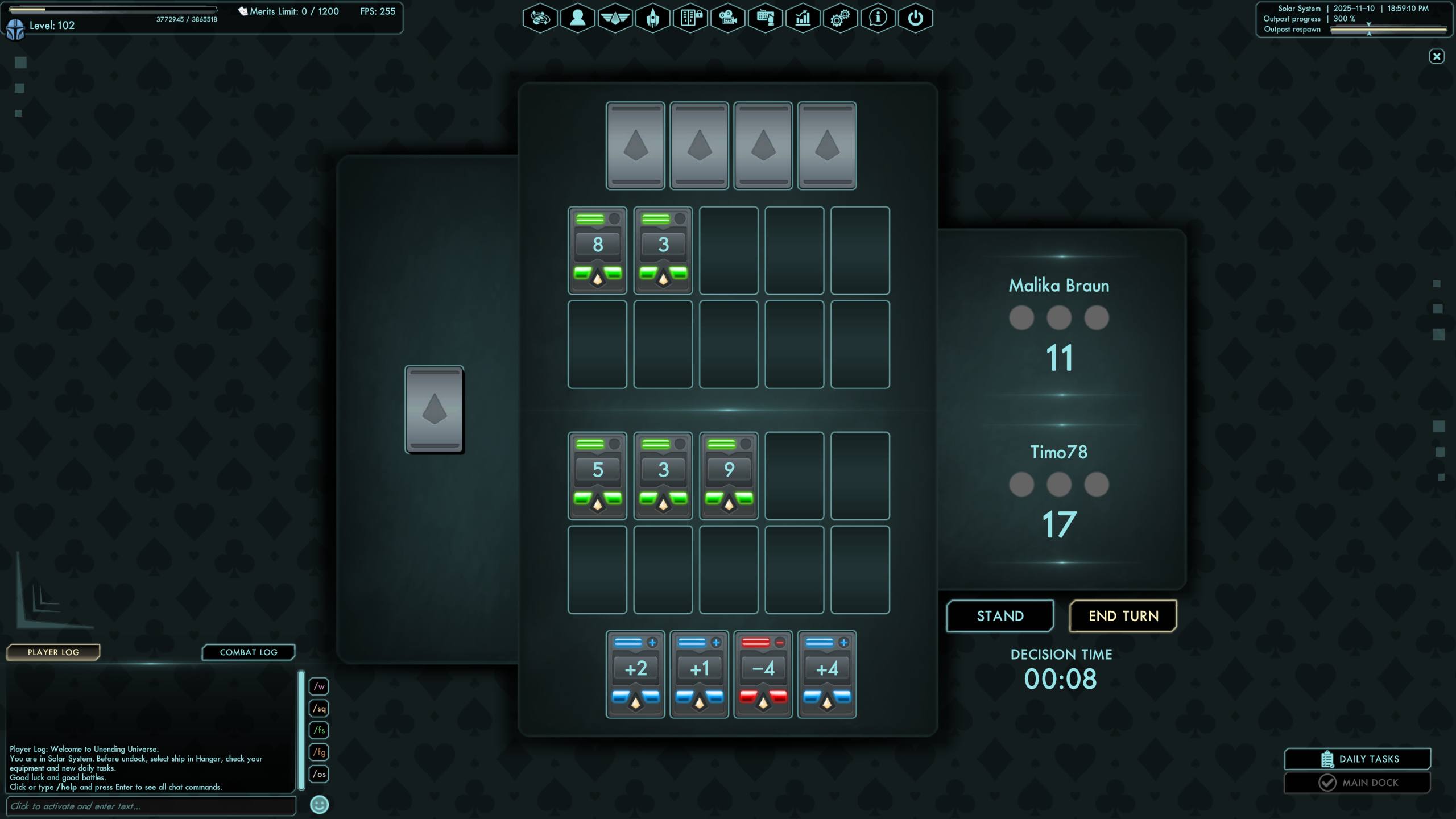Open the Combat Log tab
The height and width of the screenshot is (819, 1456).
[249, 652]
